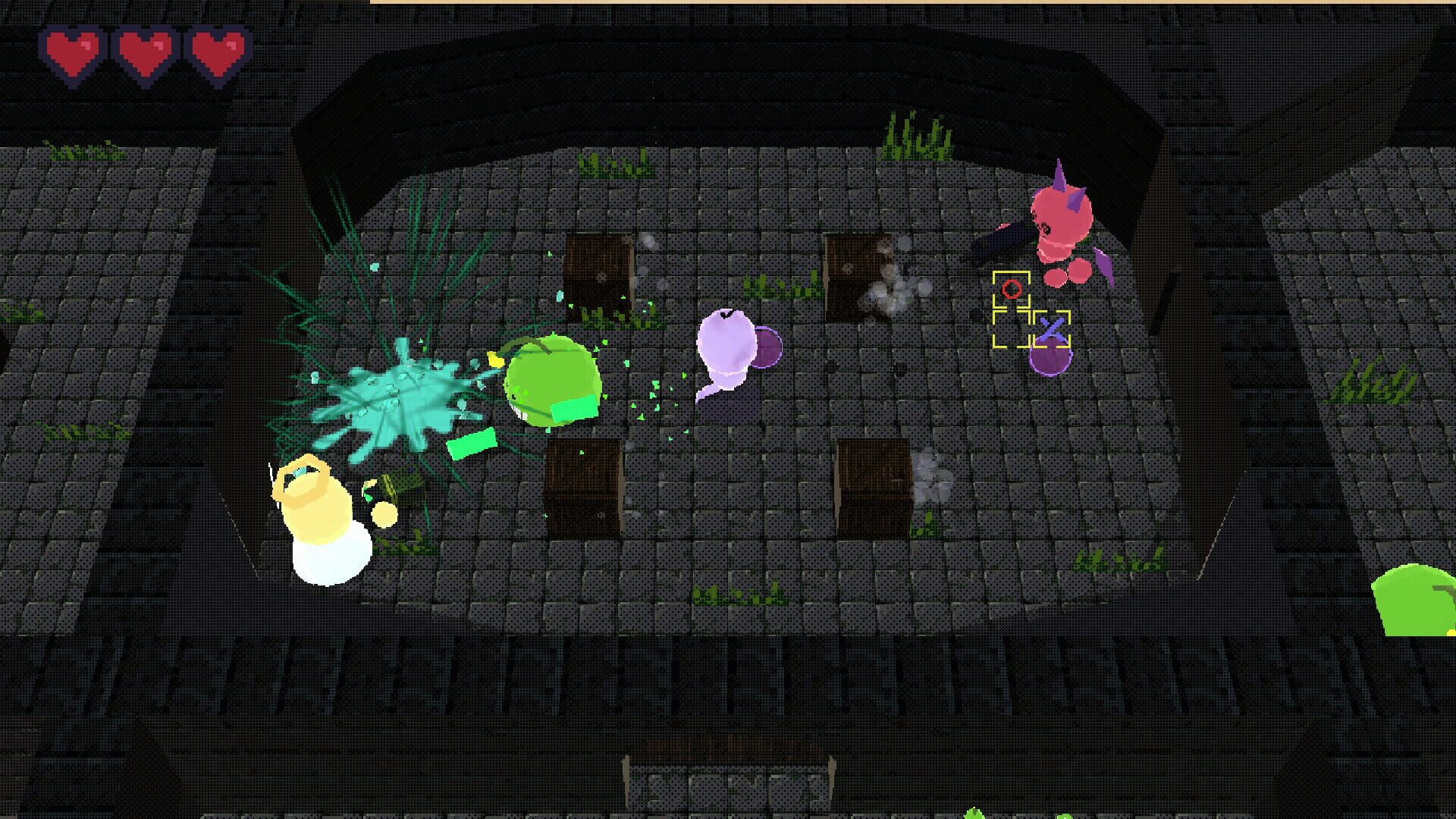Click the middle heart icon
This screenshot has height=819, width=1456.
[144, 52]
